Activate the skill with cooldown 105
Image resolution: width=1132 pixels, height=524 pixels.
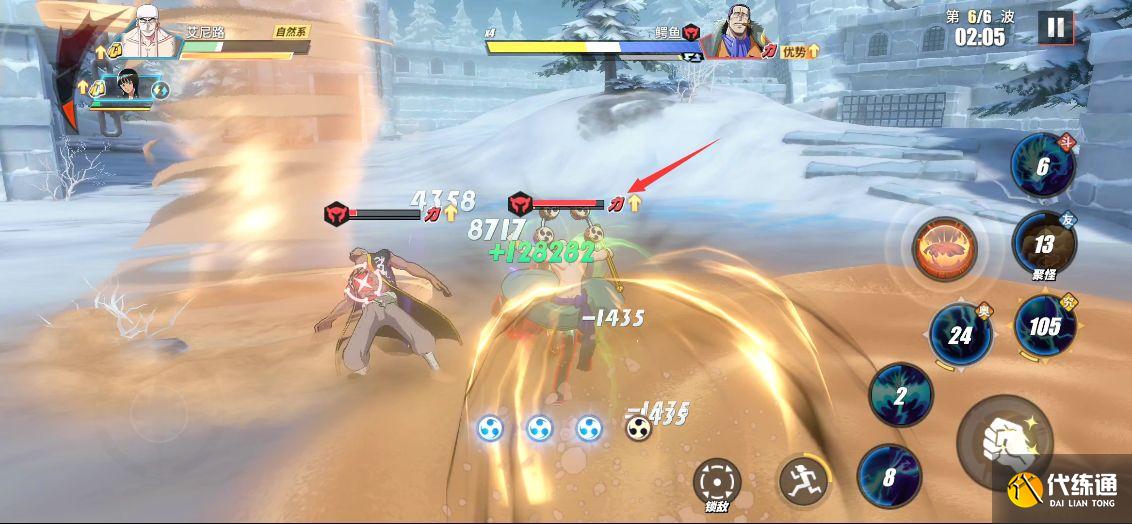click(x=1044, y=326)
